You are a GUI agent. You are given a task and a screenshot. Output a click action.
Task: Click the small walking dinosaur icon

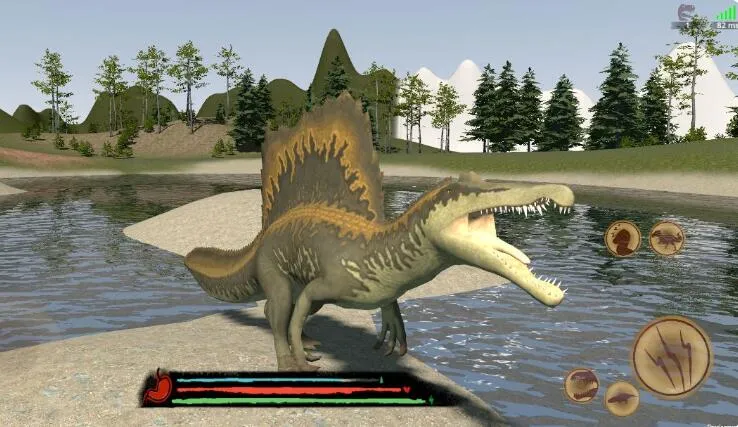point(622,398)
